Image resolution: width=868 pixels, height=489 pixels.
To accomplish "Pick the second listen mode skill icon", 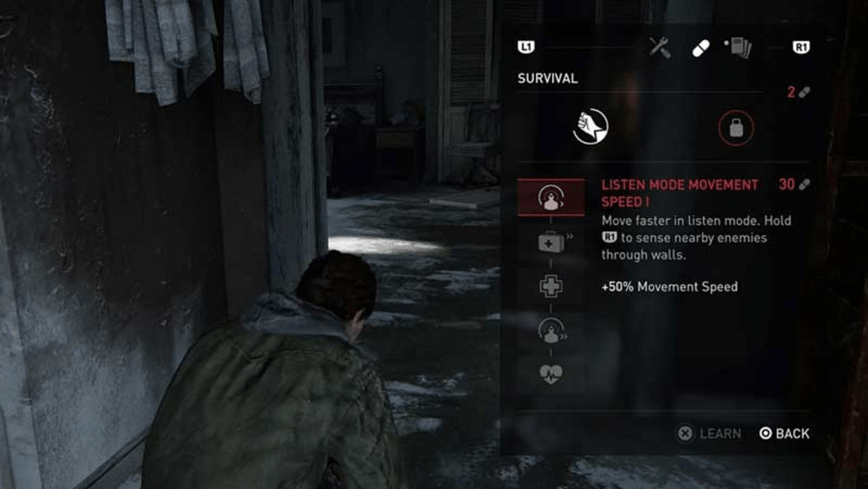I will click(x=551, y=330).
